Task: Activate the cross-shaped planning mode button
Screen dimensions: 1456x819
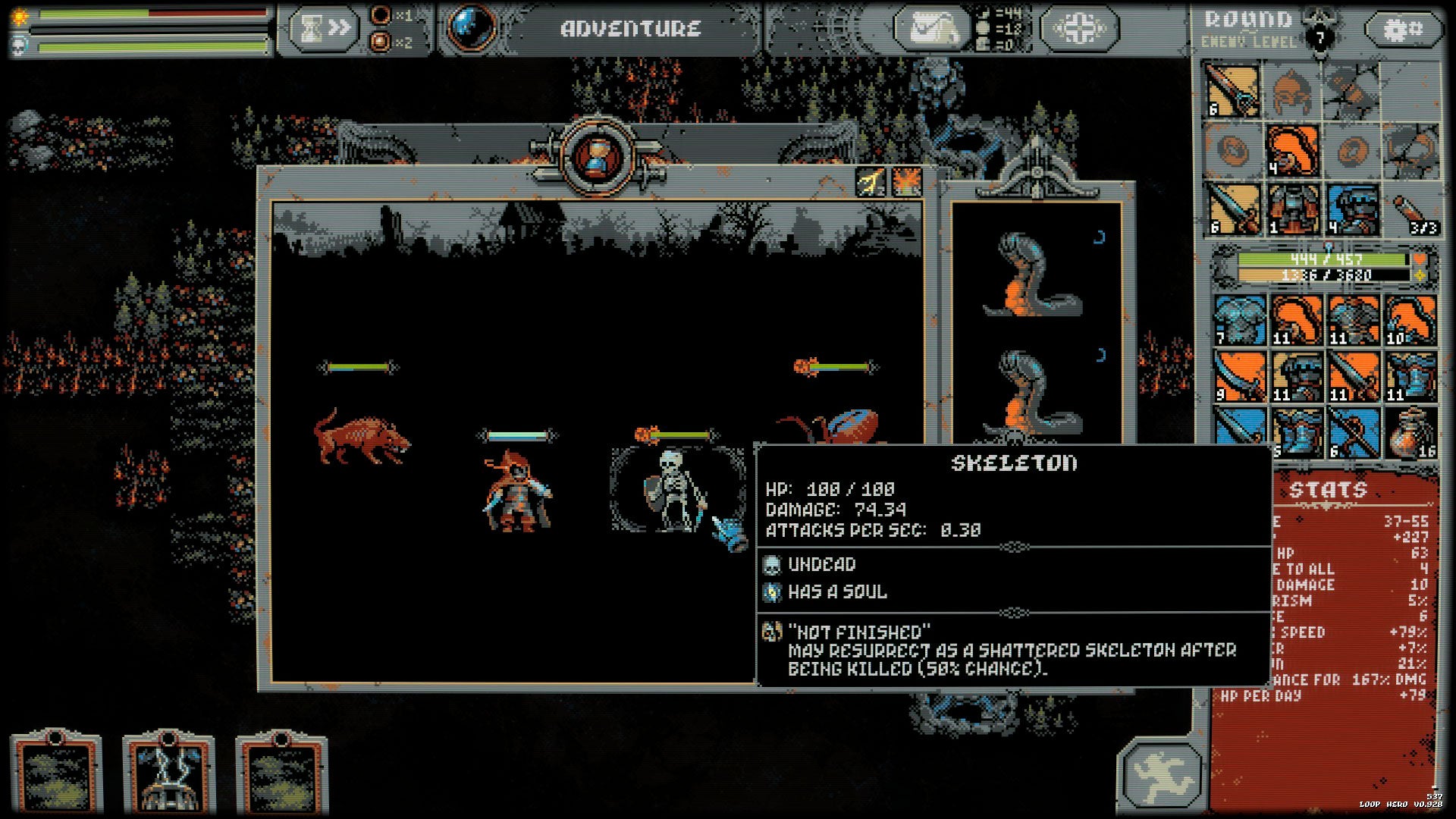Action: (1078, 29)
